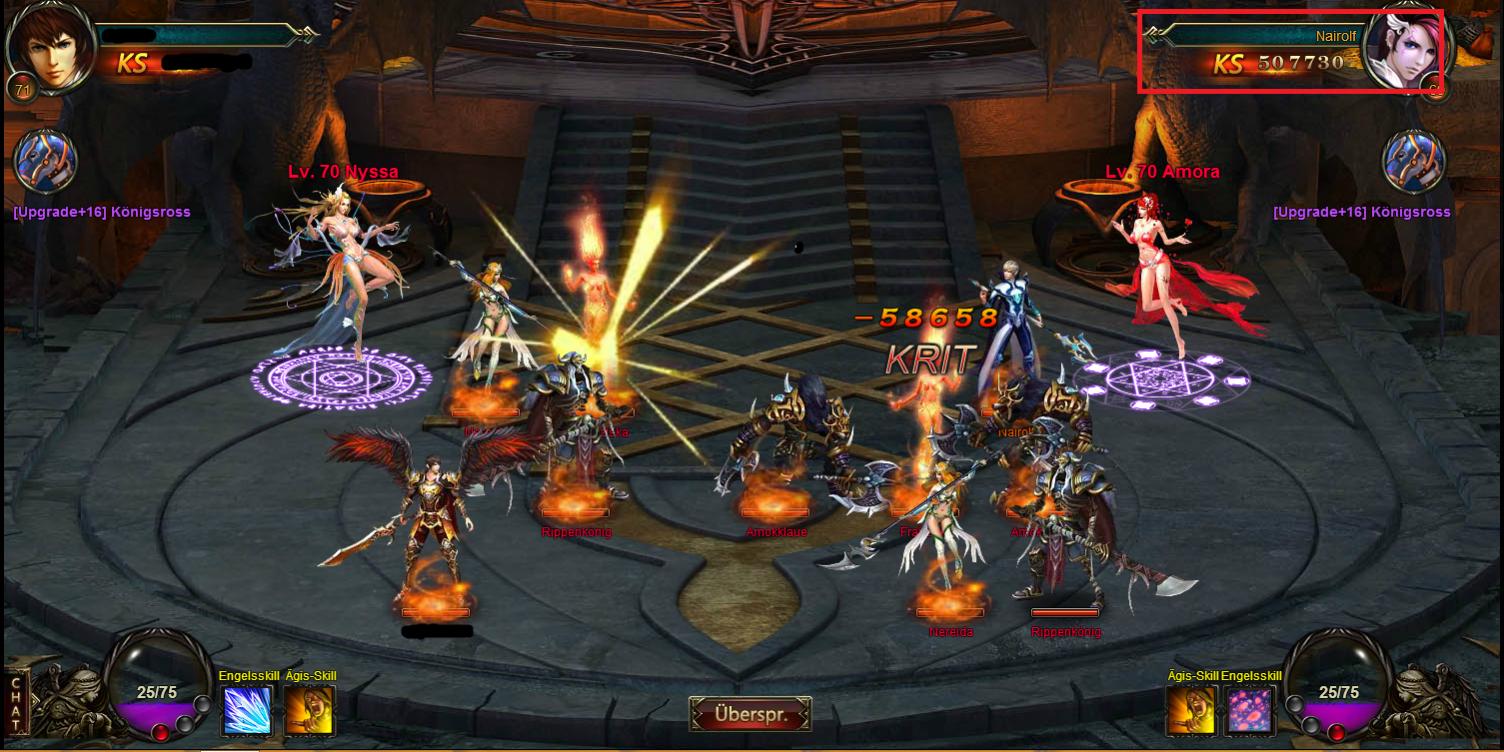Activate the ice shard Engelsskill icon
The height and width of the screenshot is (752, 1504).
point(246,710)
